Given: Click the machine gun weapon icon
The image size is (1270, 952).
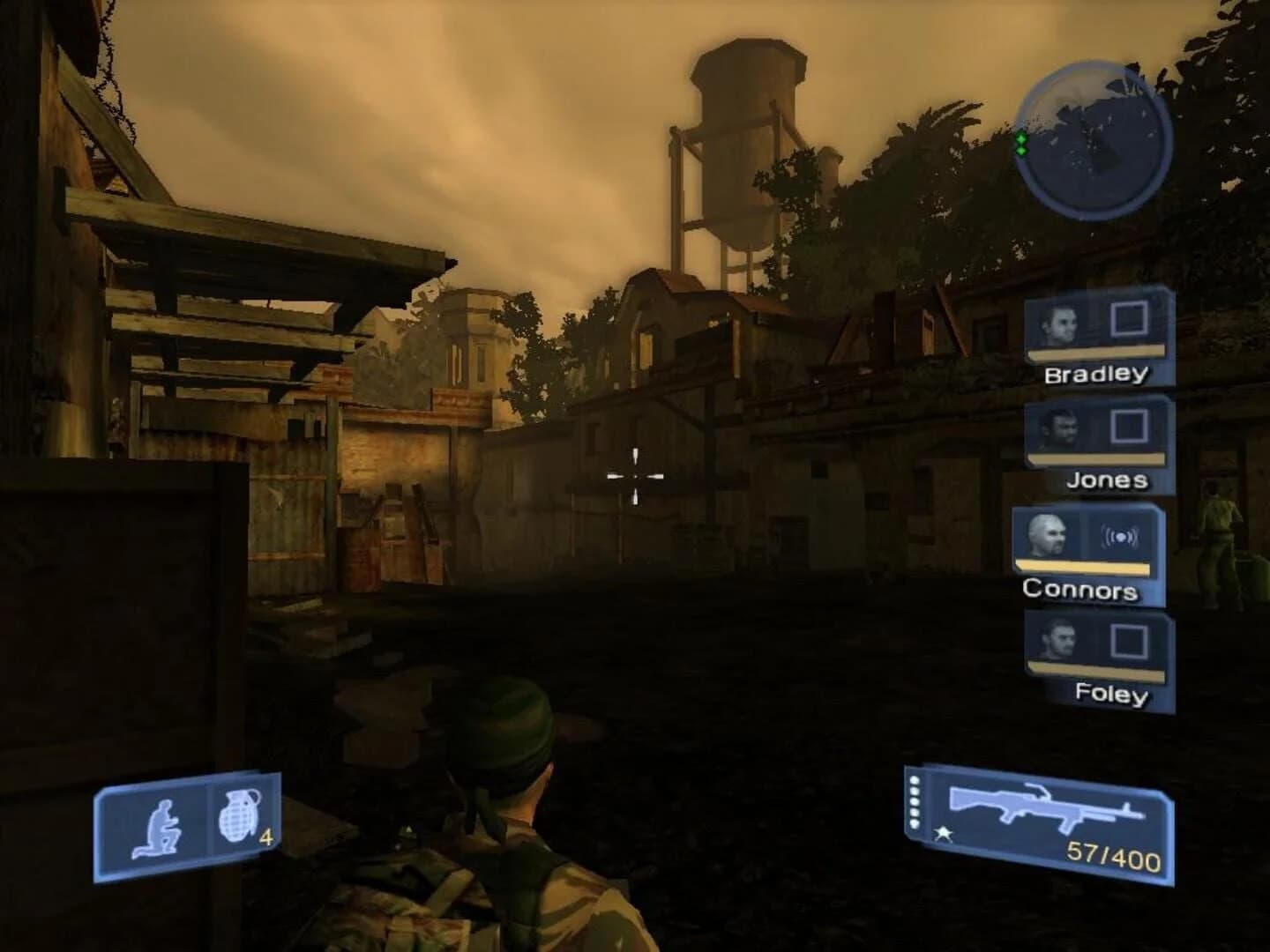Looking at the screenshot, I should coord(1045,805).
